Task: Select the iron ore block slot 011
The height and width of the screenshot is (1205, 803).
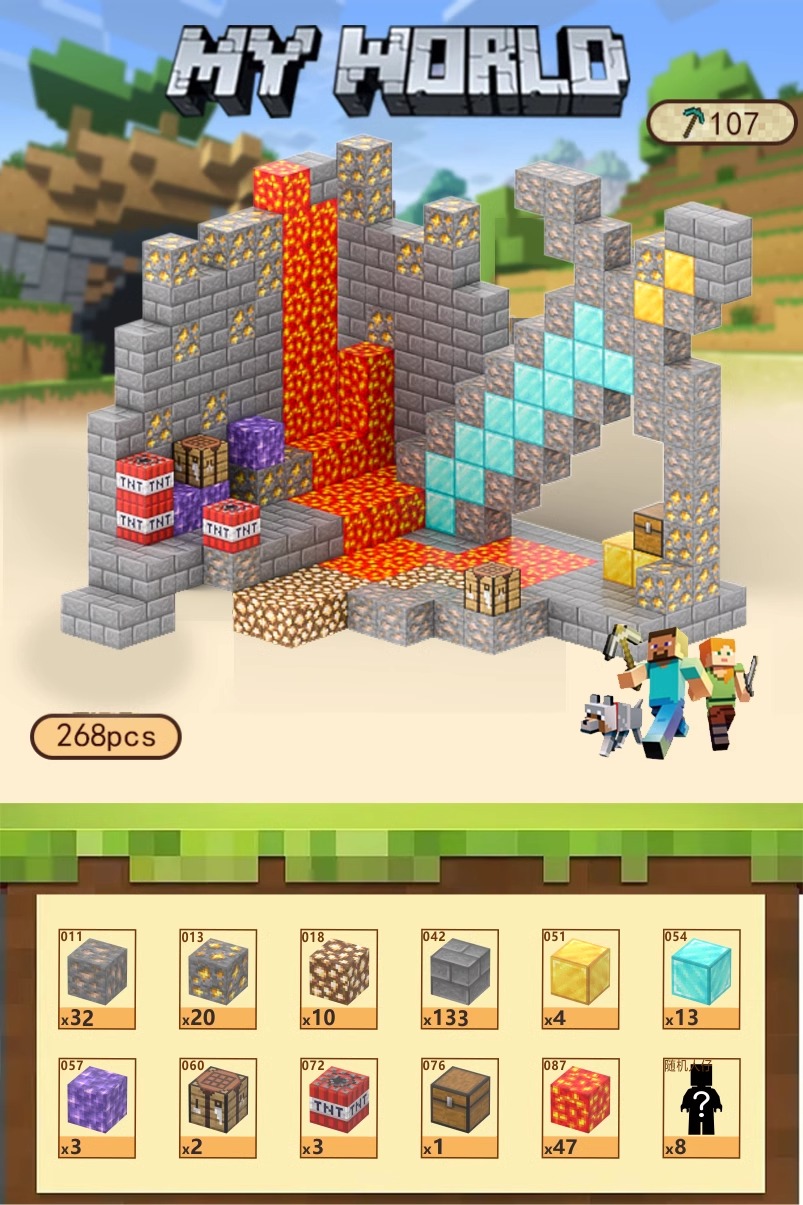Action: [x=97, y=977]
